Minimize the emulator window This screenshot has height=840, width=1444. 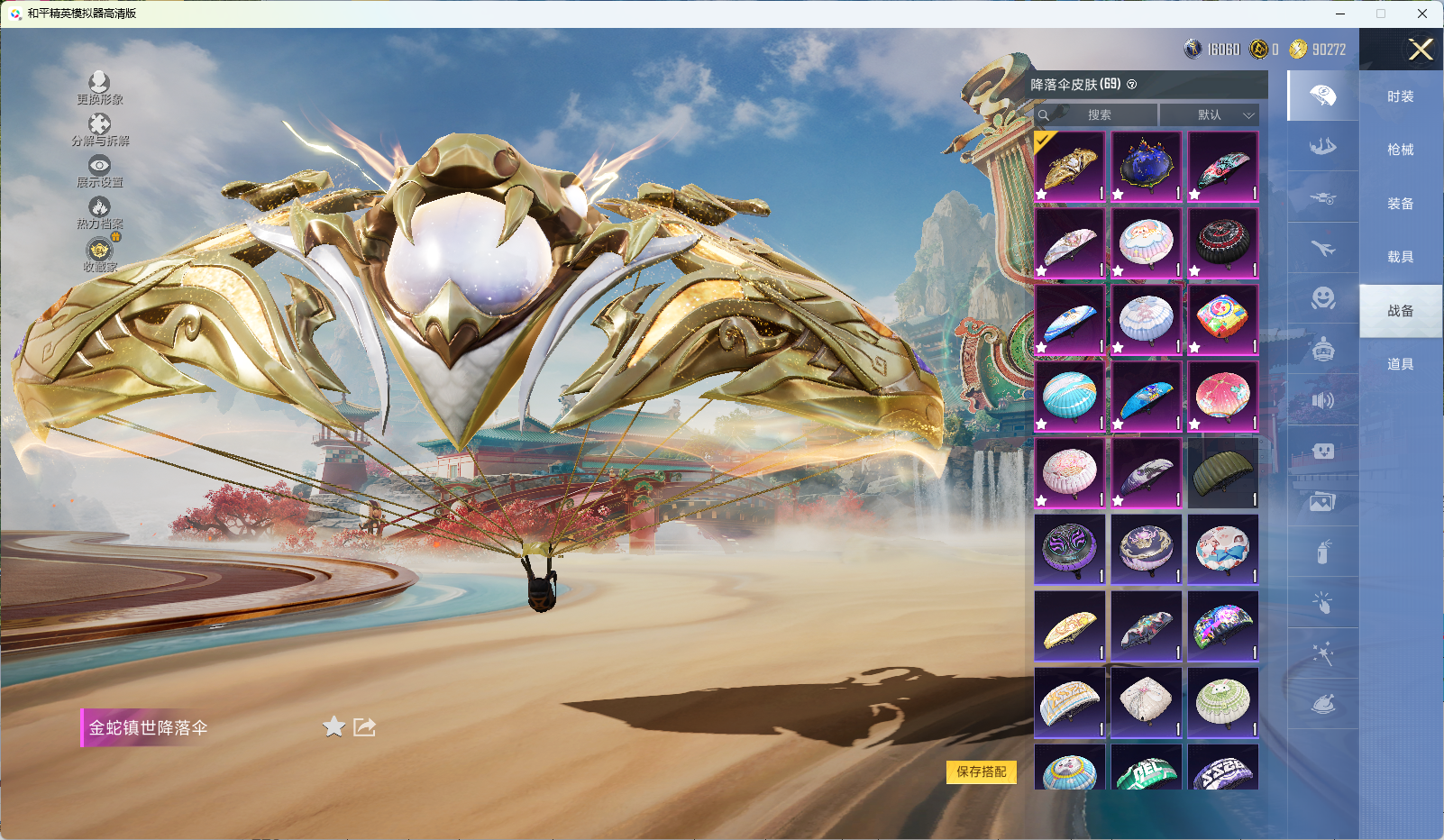1340,14
